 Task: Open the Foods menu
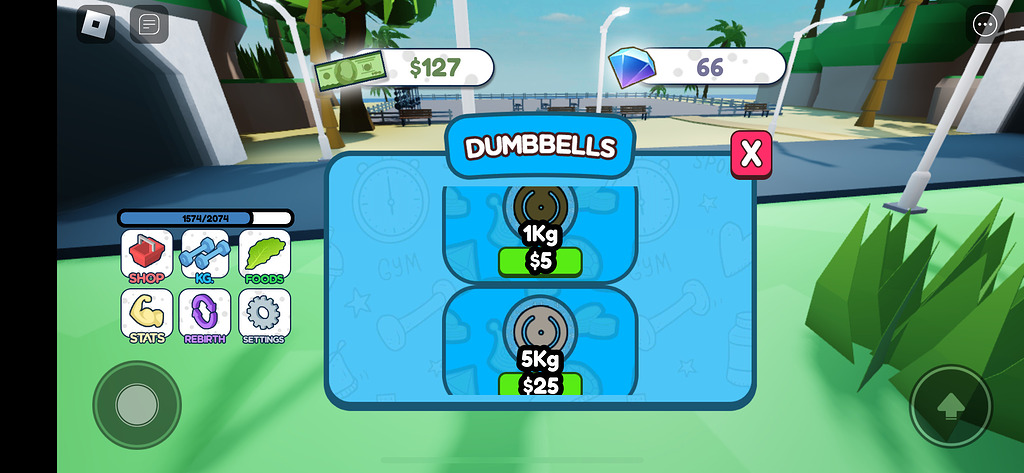click(x=264, y=256)
